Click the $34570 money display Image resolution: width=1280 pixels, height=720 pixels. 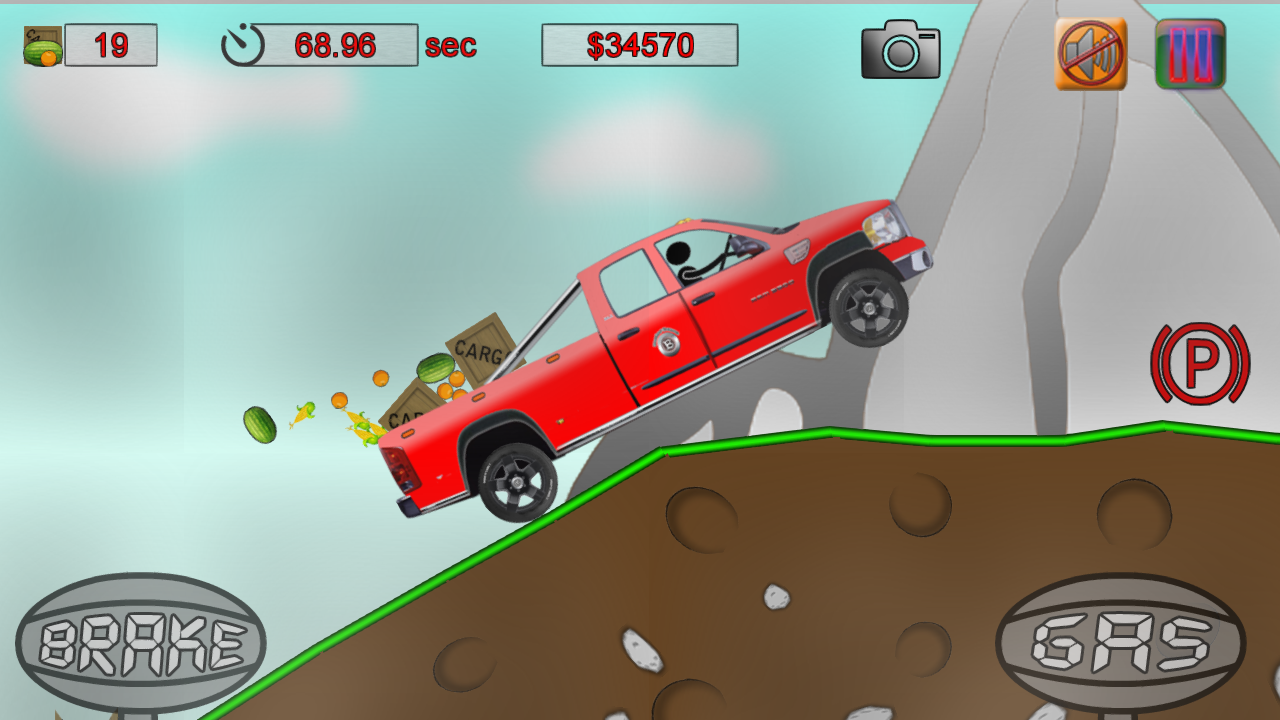click(x=640, y=43)
